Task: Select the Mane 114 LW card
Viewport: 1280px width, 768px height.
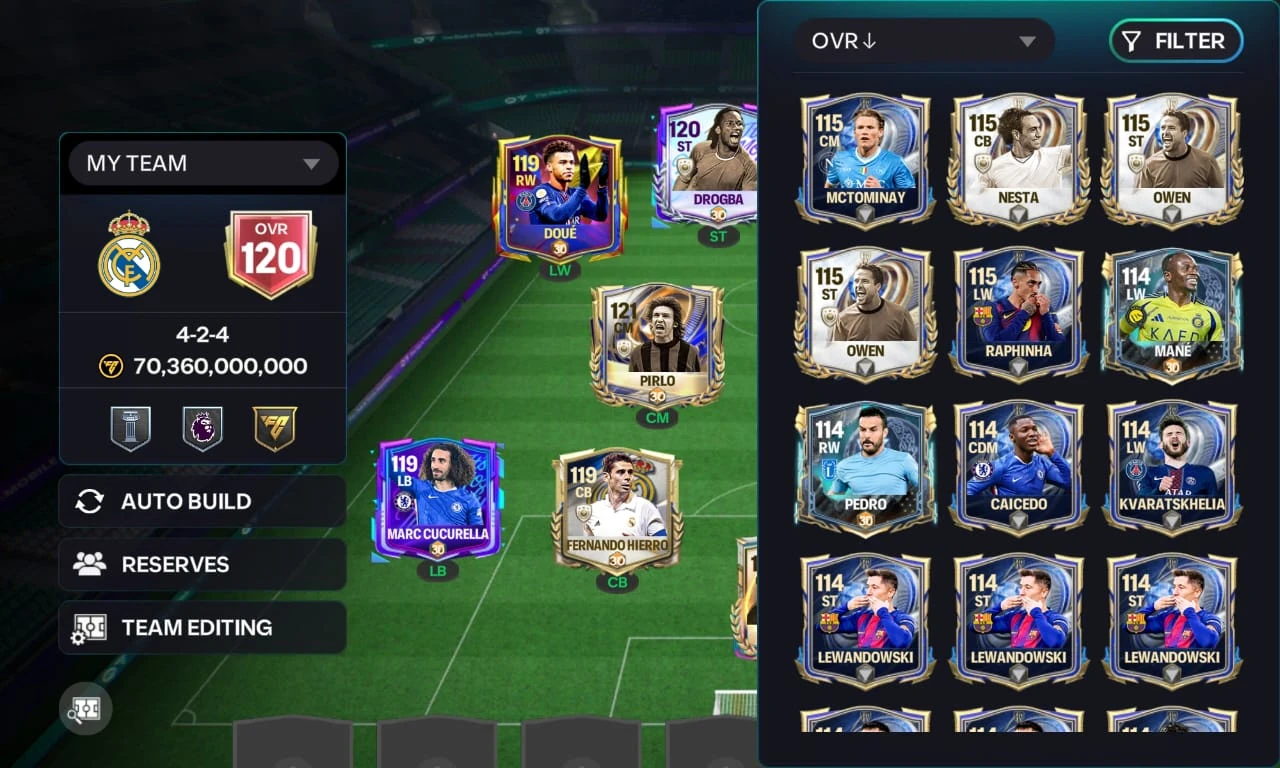Action: click(1172, 313)
